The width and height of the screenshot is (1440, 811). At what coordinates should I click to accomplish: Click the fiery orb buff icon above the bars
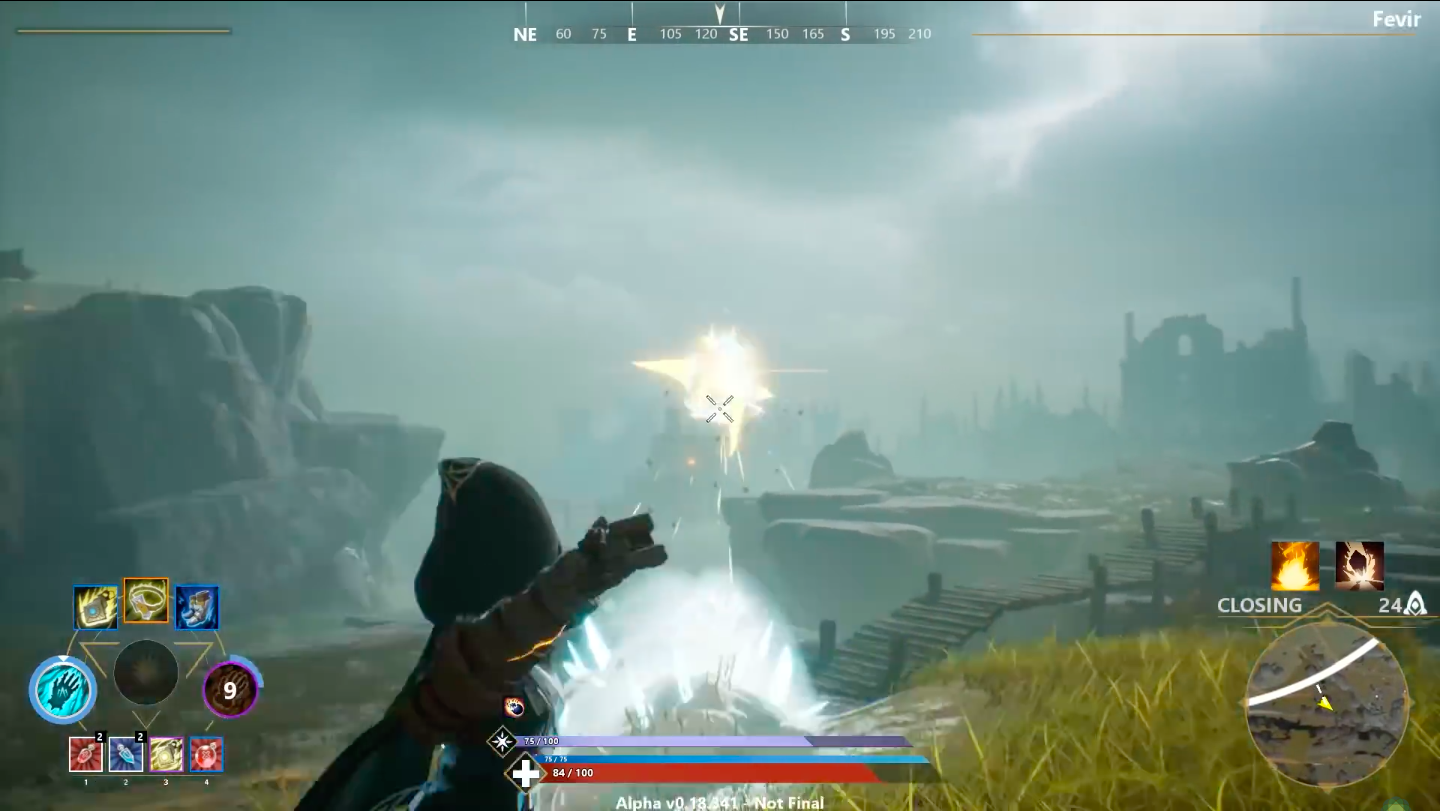(x=514, y=707)
